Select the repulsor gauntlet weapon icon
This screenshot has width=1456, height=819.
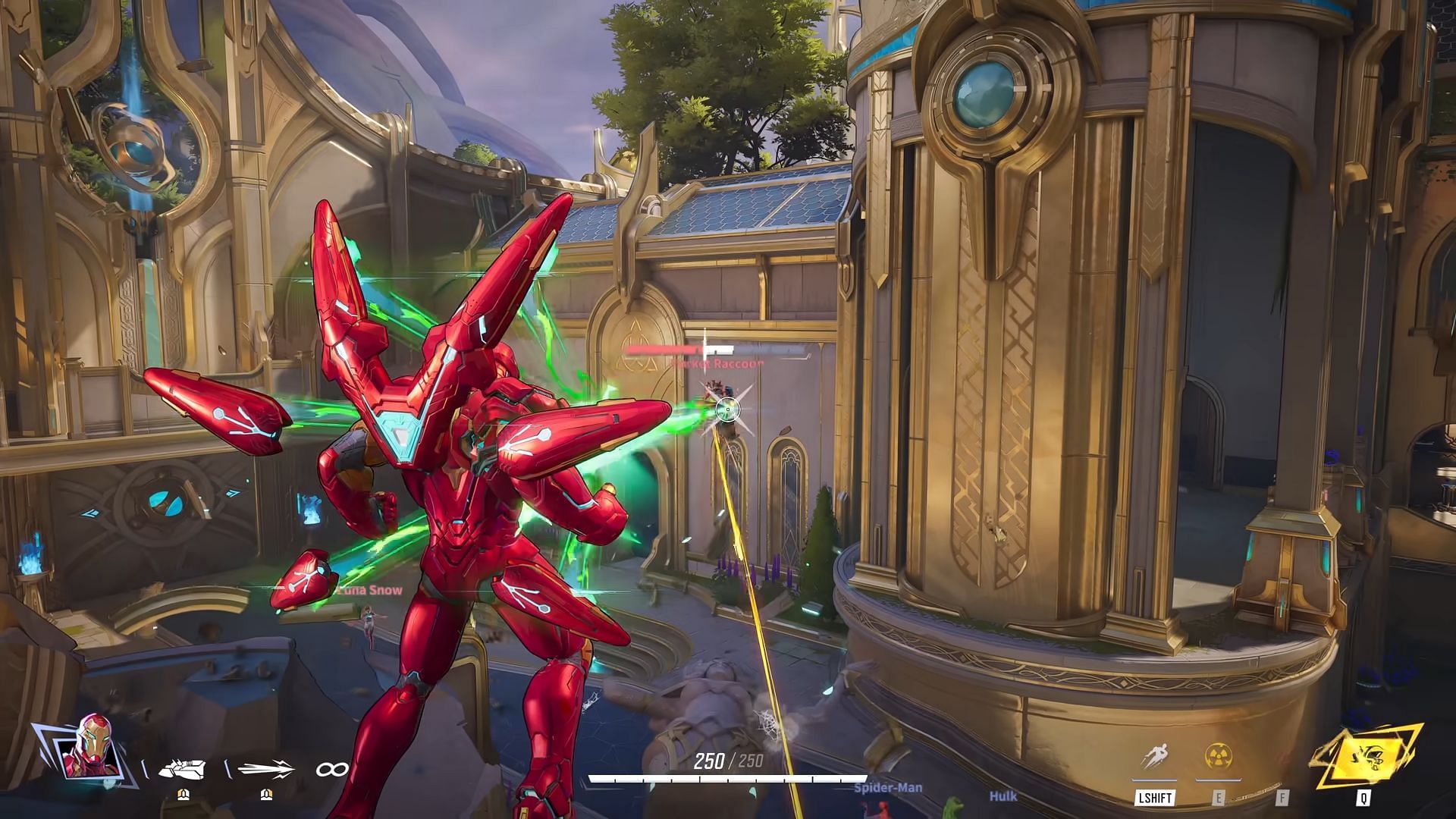coord(182,769)
